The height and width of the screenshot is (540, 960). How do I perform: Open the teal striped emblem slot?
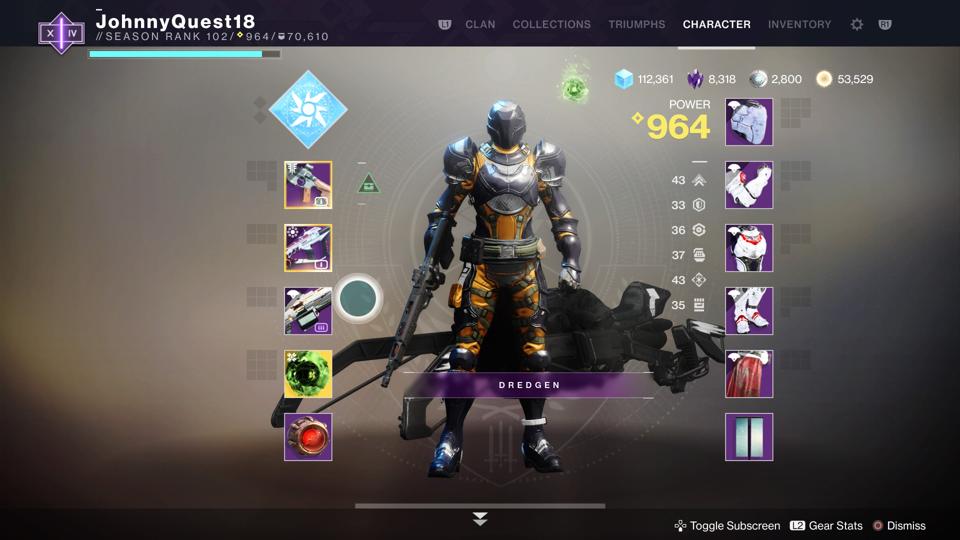(749, 437)
